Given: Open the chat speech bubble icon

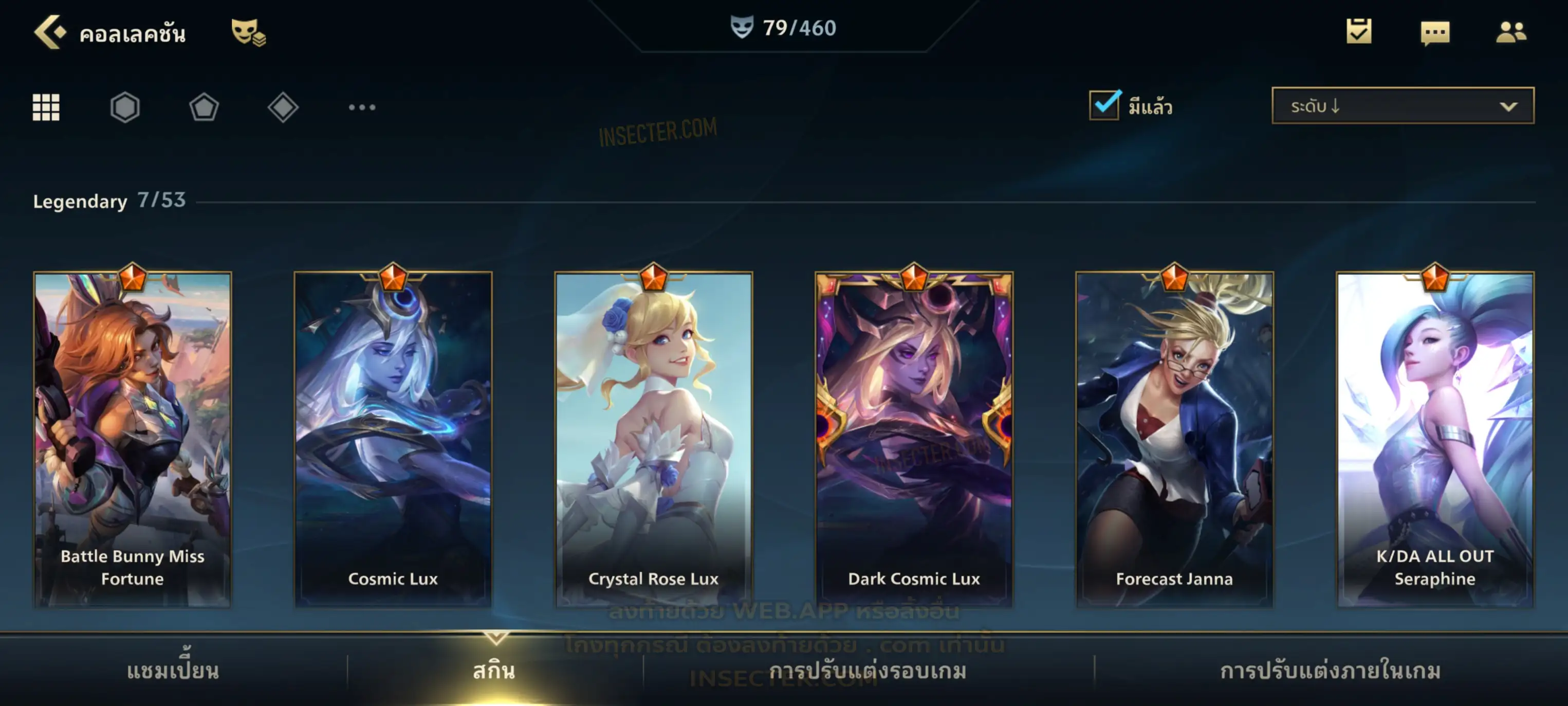Looking at the screenshot, I should 1435,32.
